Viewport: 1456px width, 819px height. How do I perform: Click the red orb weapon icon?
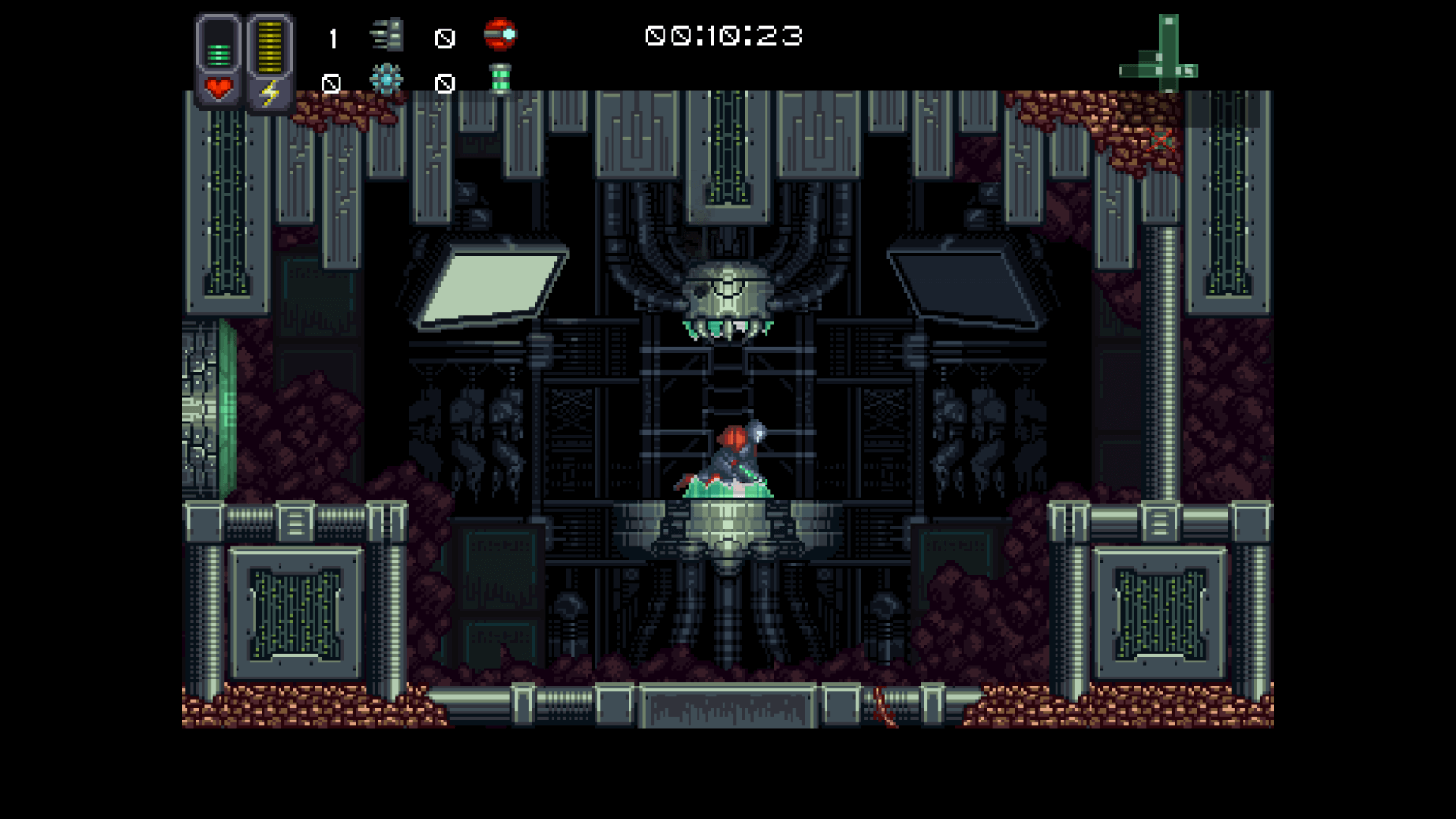tap(500, 35)
